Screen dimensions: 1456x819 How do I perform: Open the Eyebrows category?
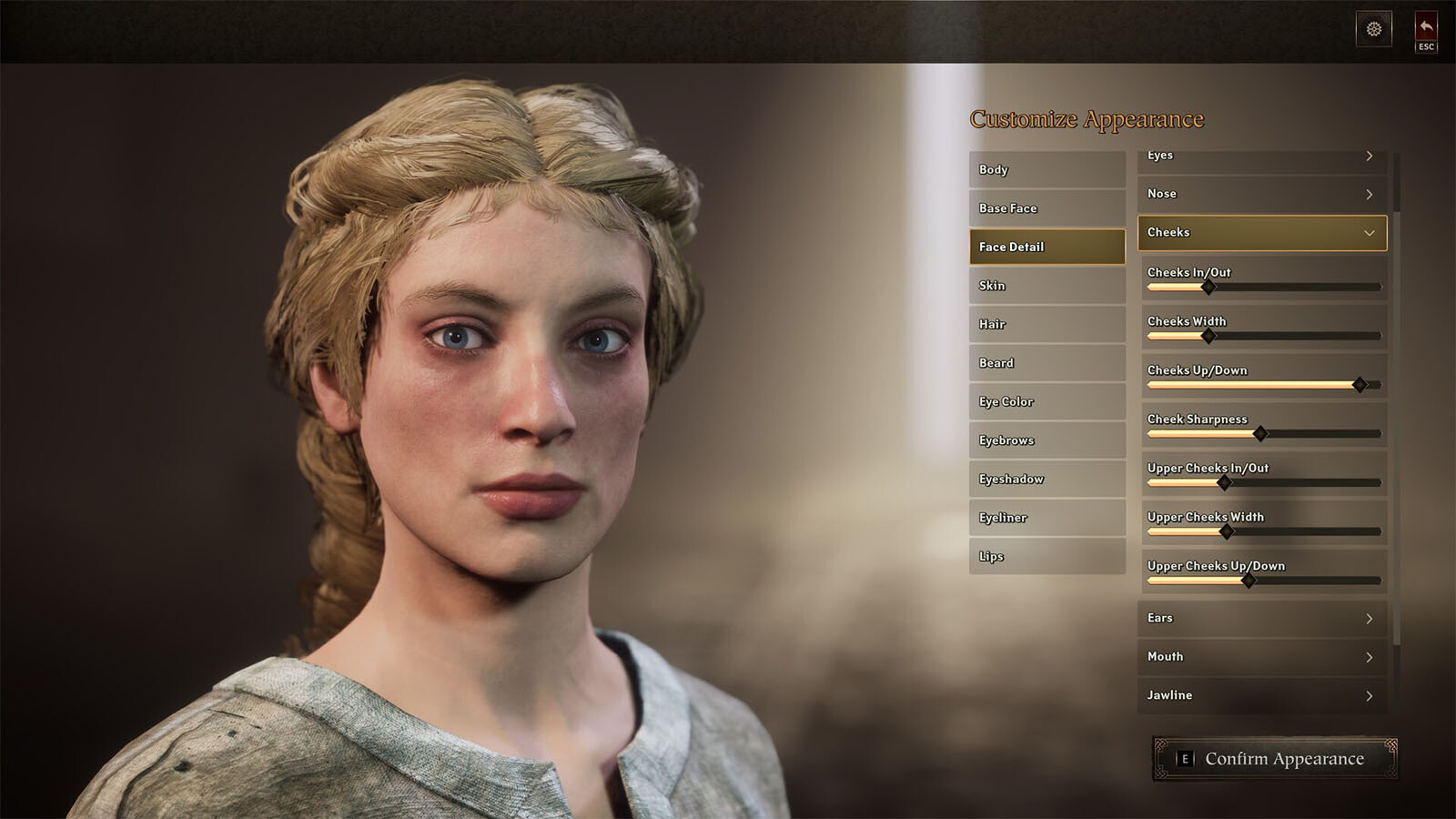[x=1046, y=440]
